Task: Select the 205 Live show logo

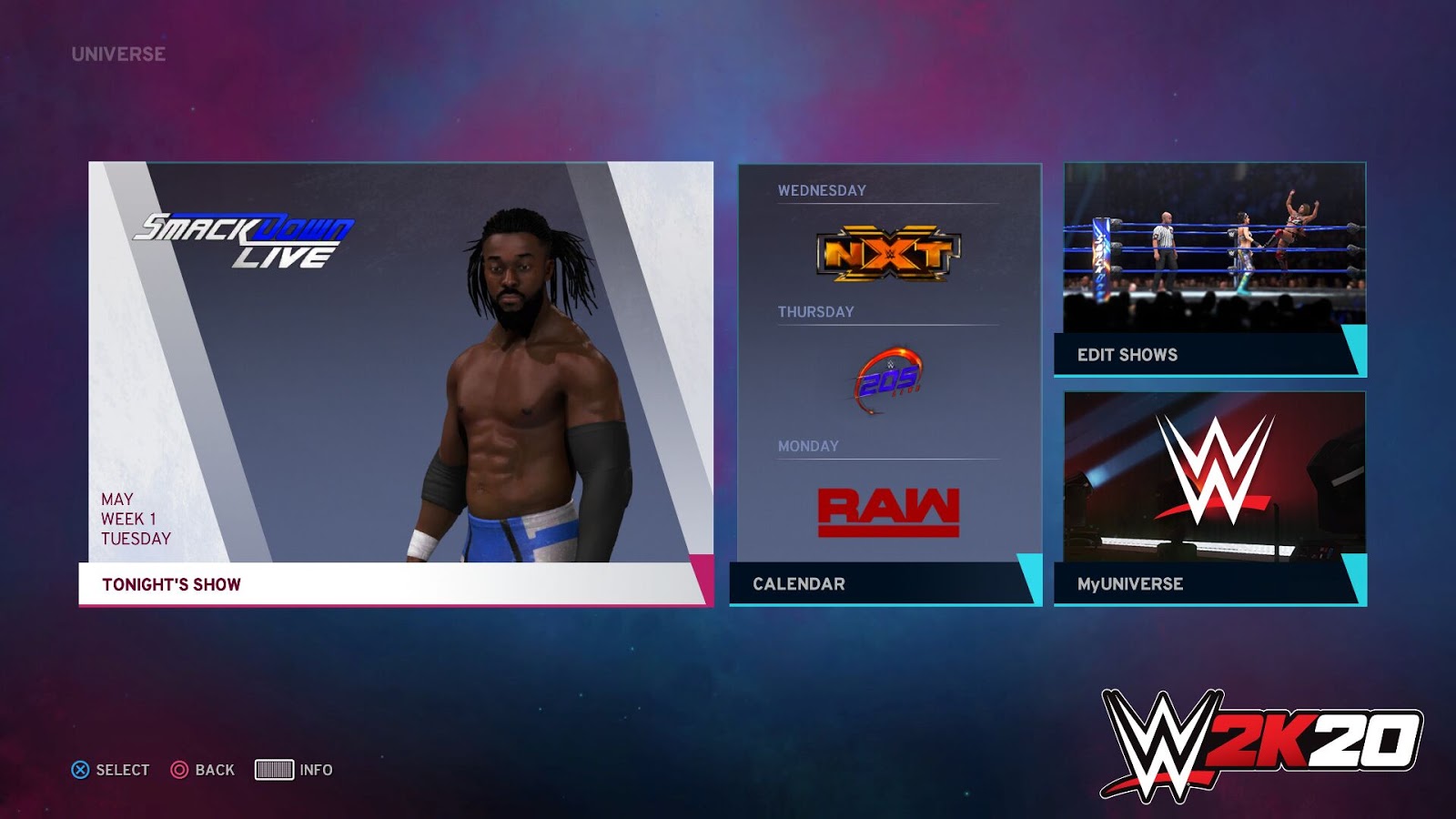Action: (887, 379)
